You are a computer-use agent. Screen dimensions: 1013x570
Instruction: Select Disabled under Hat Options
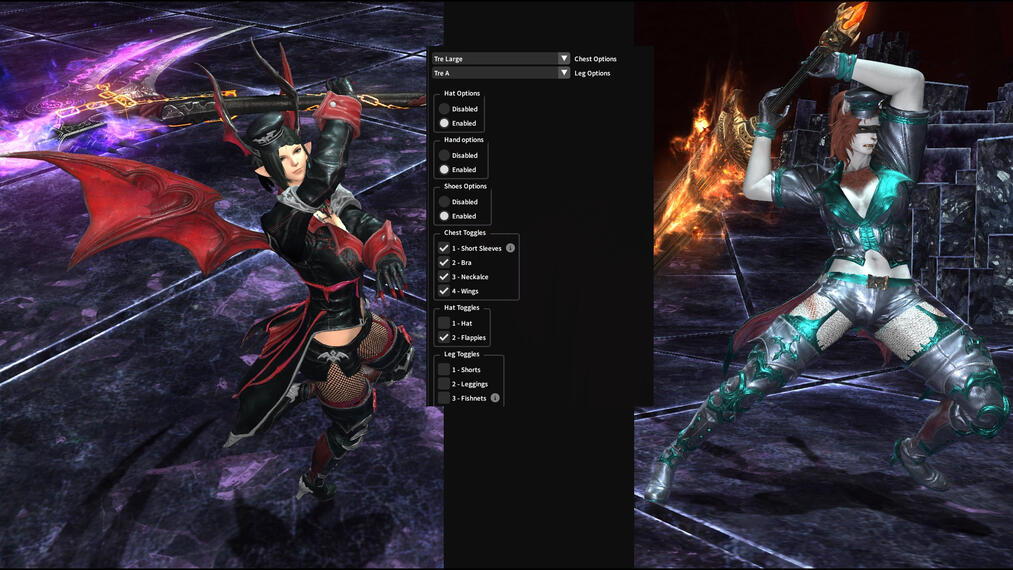444,109
